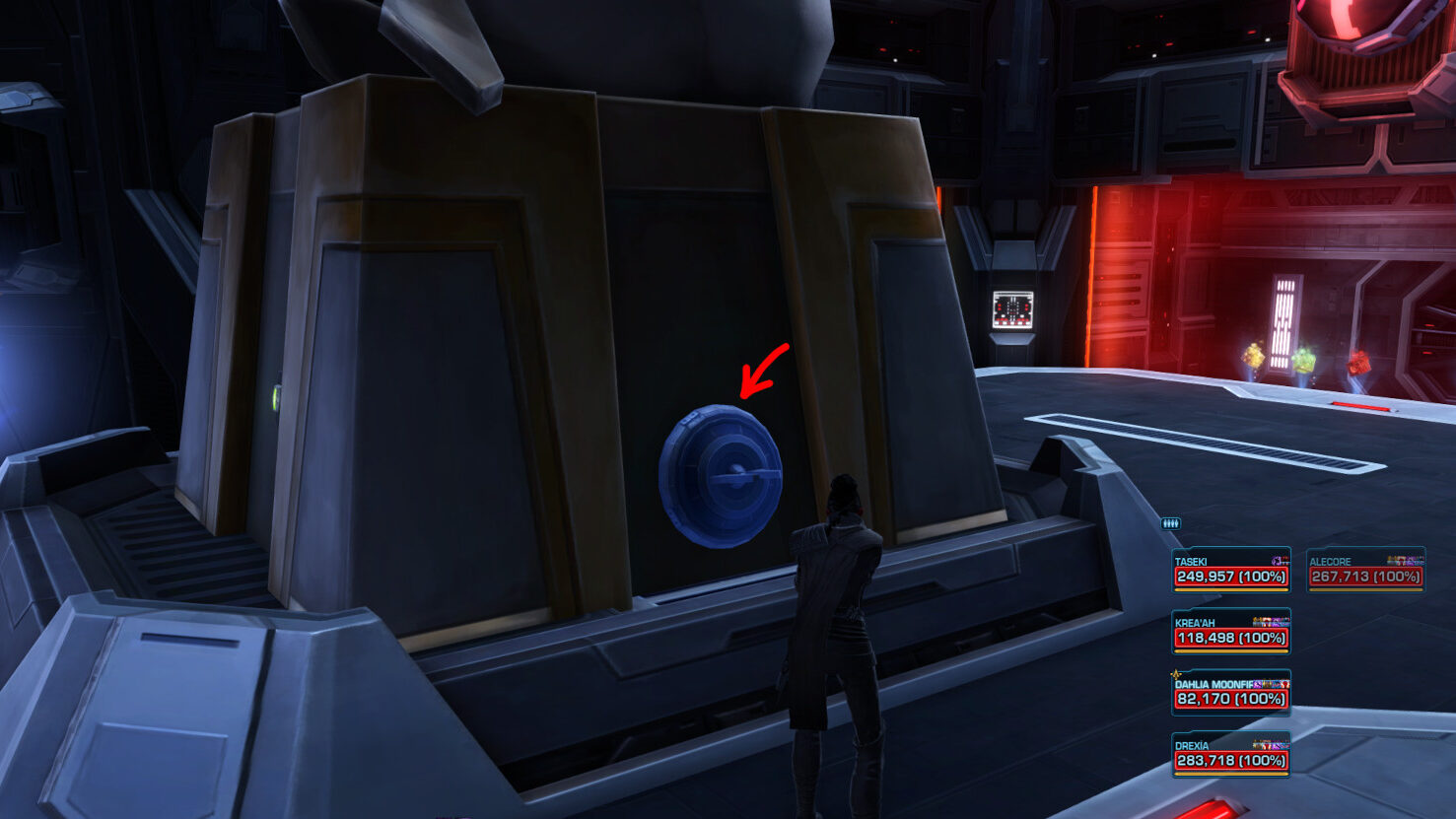Click Krea'ah's party frame
The height and width of the screenshot is (819, 1456).
[1231, 632]
